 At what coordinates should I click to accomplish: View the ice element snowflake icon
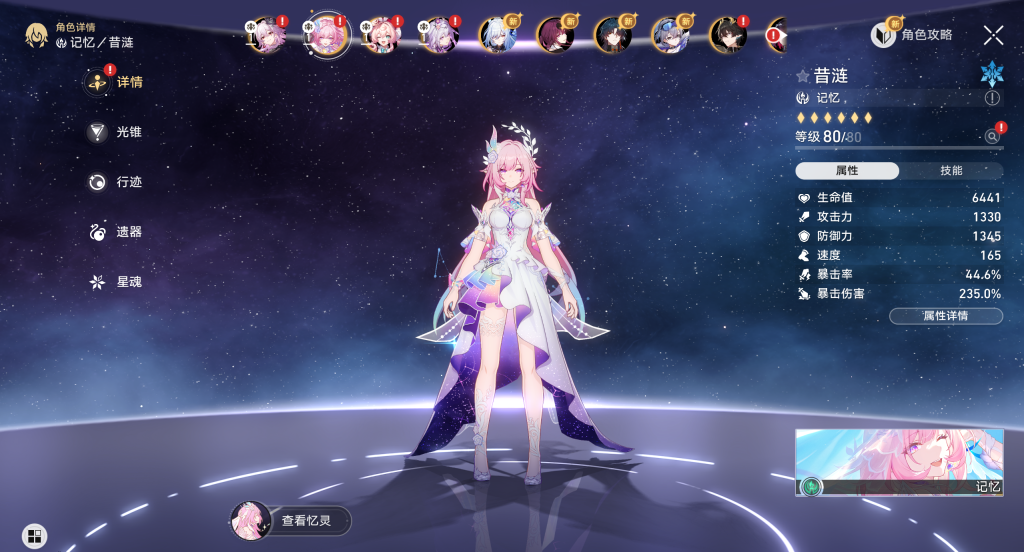[x=991, y=72]
